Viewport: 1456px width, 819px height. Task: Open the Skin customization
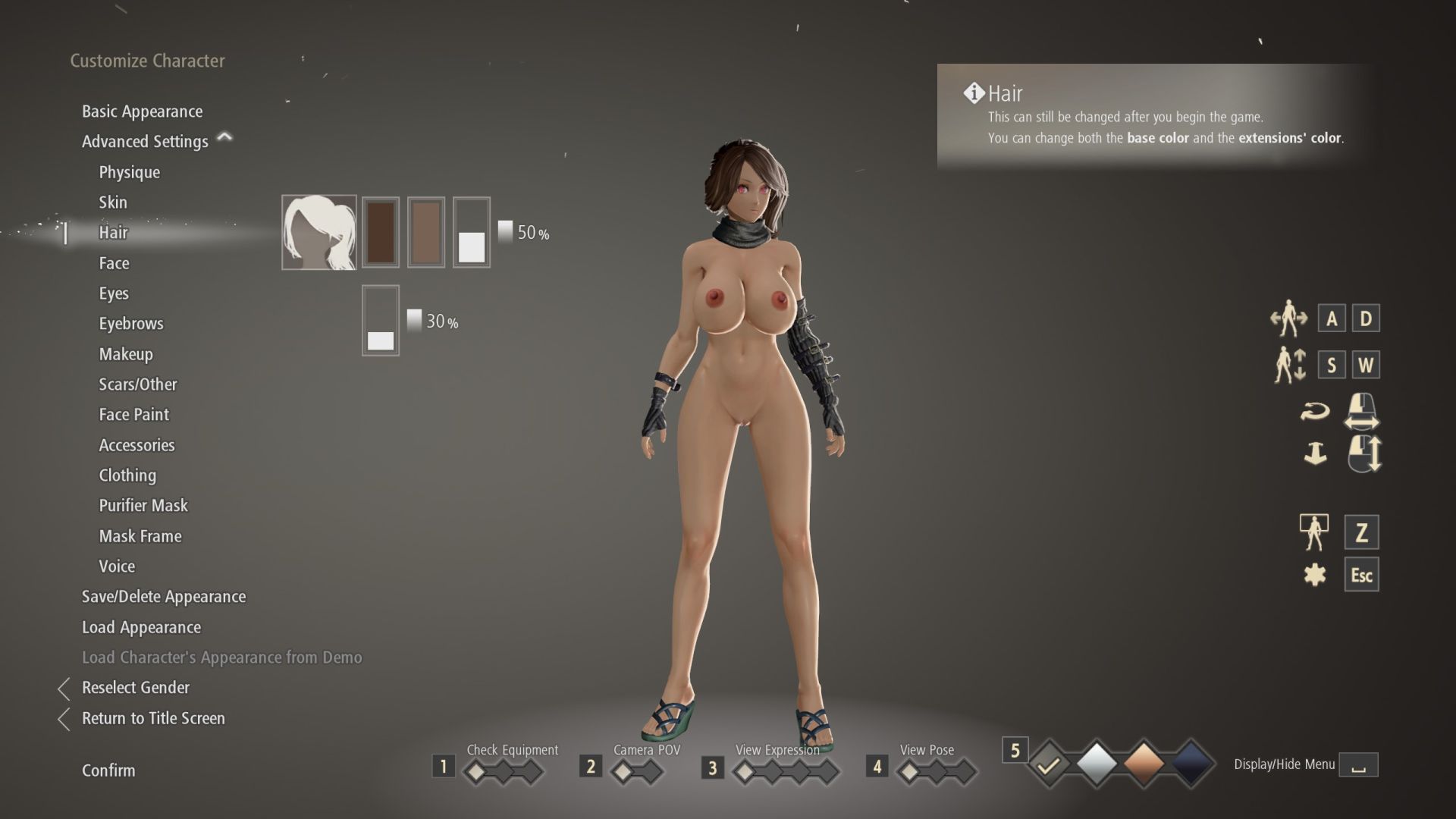[x=113, y=202]
